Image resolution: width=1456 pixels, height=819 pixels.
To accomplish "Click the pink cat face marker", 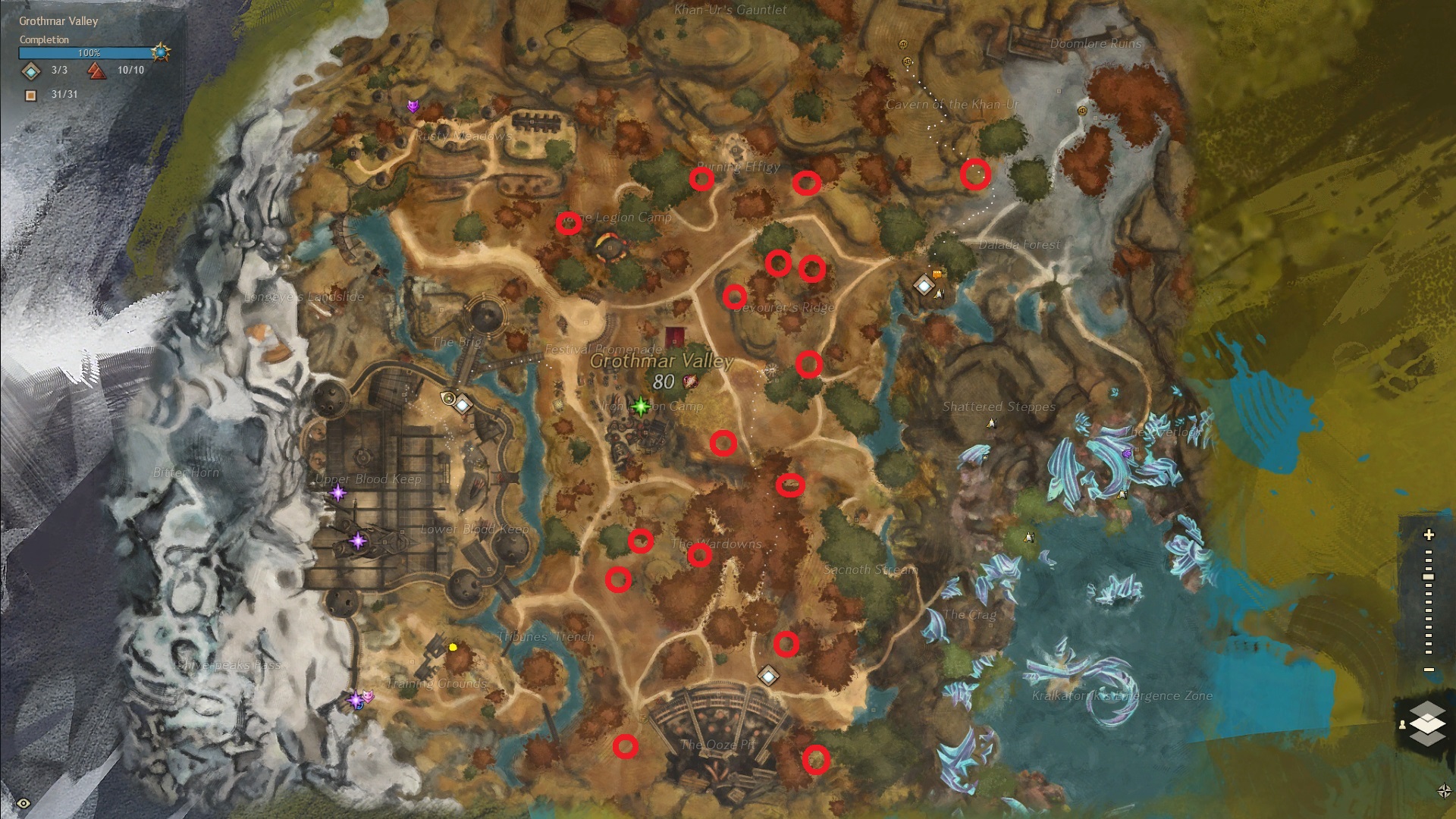I will point(368,696).
